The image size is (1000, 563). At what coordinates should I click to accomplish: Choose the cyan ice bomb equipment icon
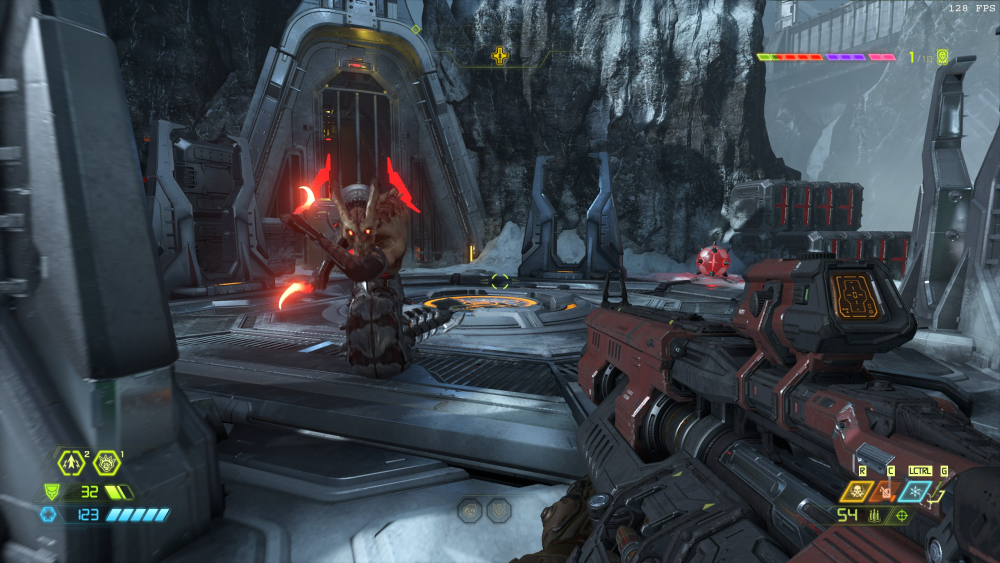[x=914, y=491]
